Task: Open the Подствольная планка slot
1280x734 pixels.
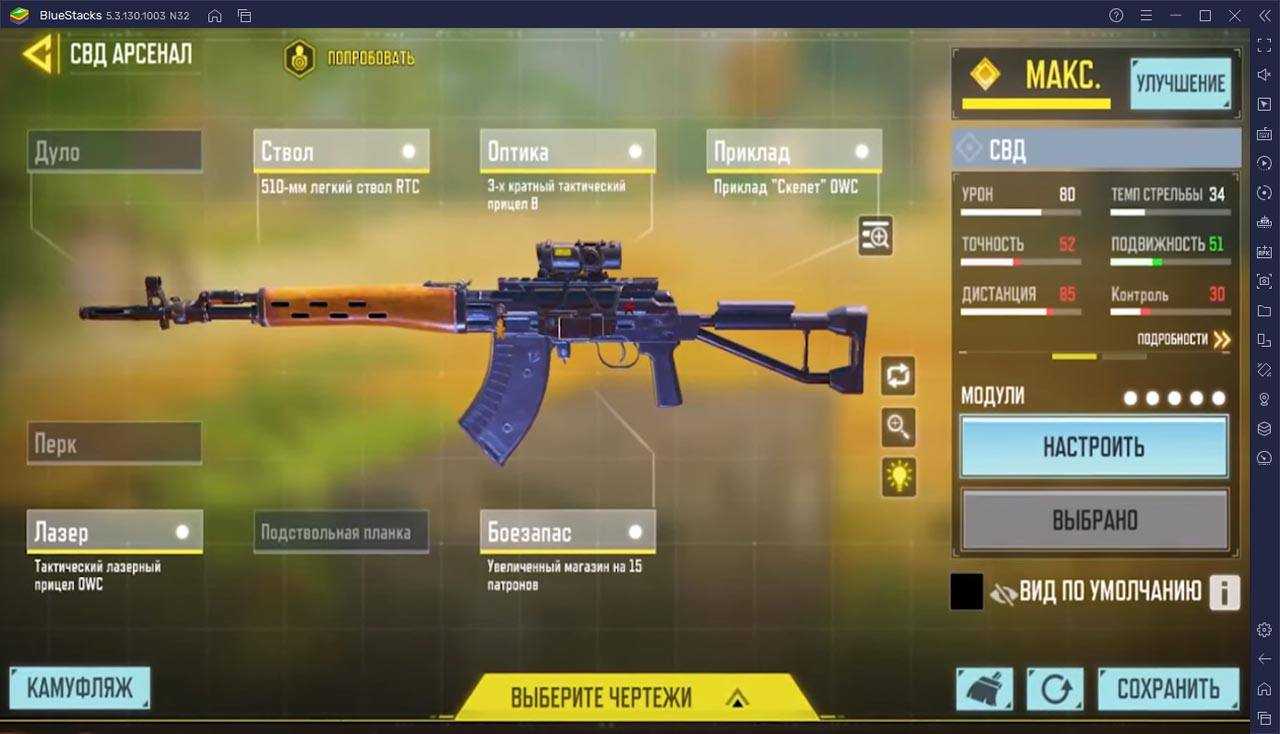Action: click(341, 532)
